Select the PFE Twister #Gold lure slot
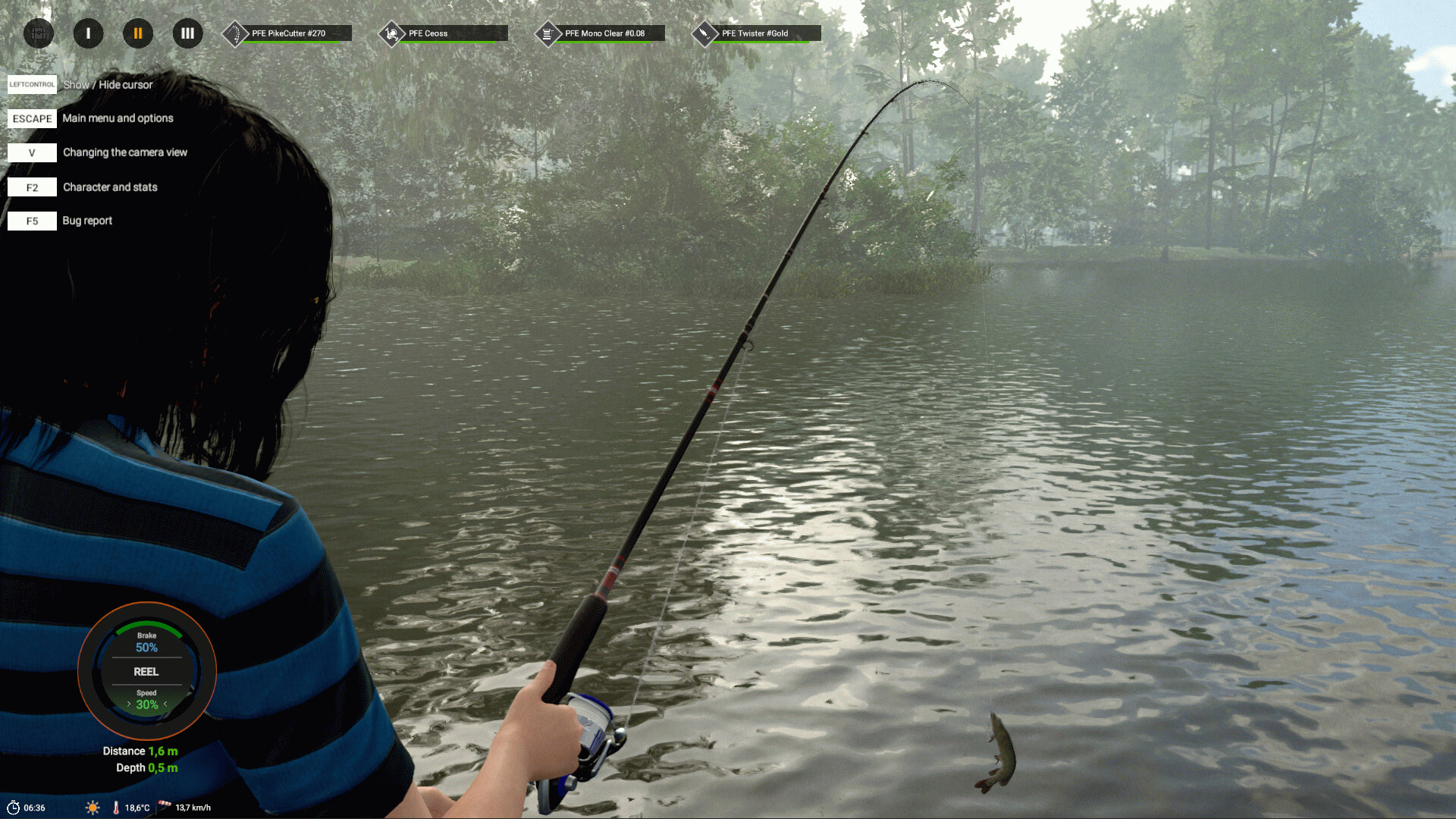 (758, 33)
